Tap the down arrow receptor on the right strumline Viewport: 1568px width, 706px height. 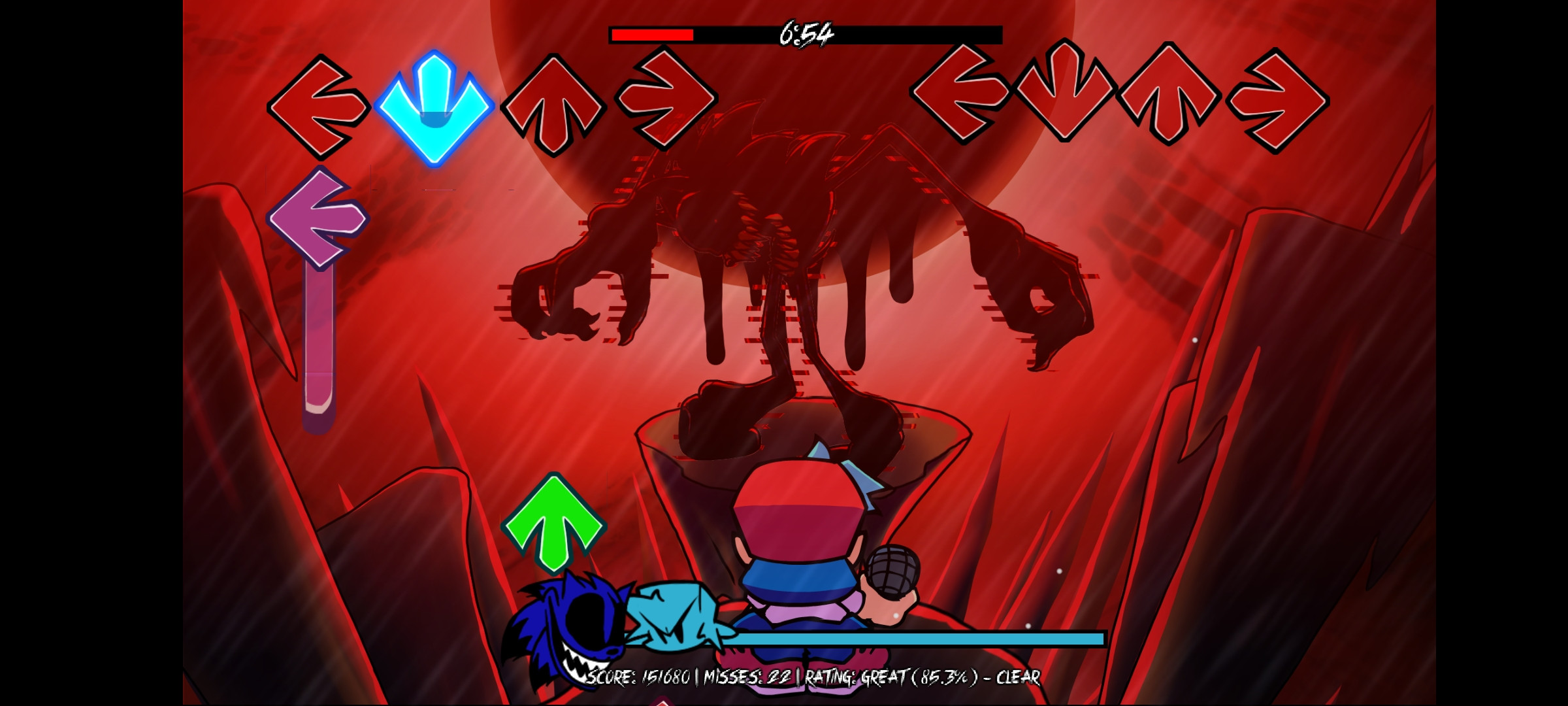coord(1065,98)
